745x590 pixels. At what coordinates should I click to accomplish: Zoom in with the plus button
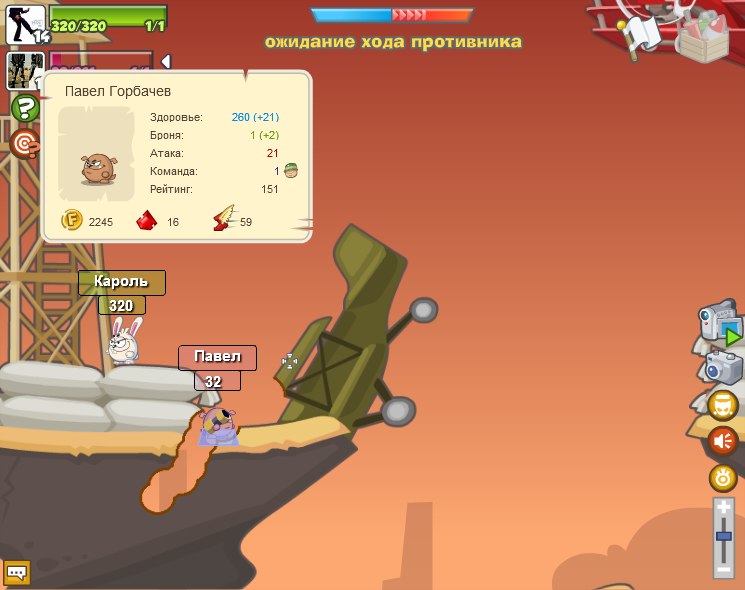click(724, 509)
